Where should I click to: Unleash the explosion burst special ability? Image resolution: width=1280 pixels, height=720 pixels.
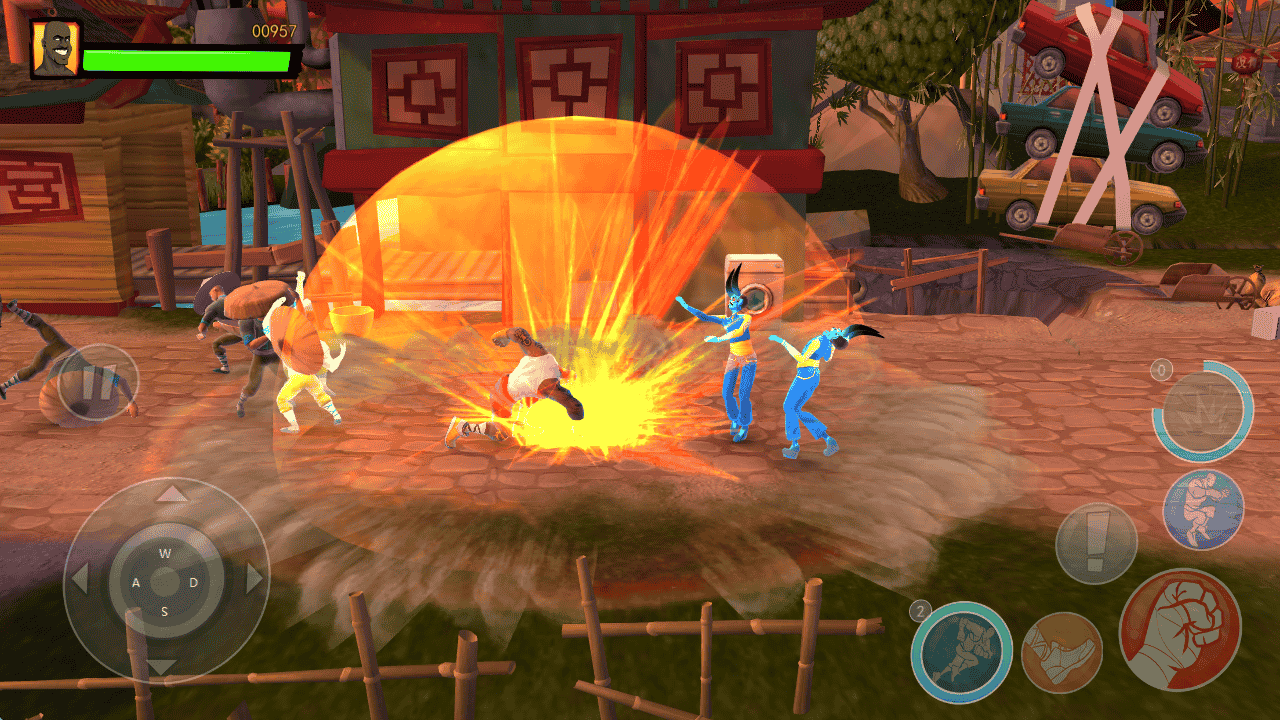[1202, 410]
